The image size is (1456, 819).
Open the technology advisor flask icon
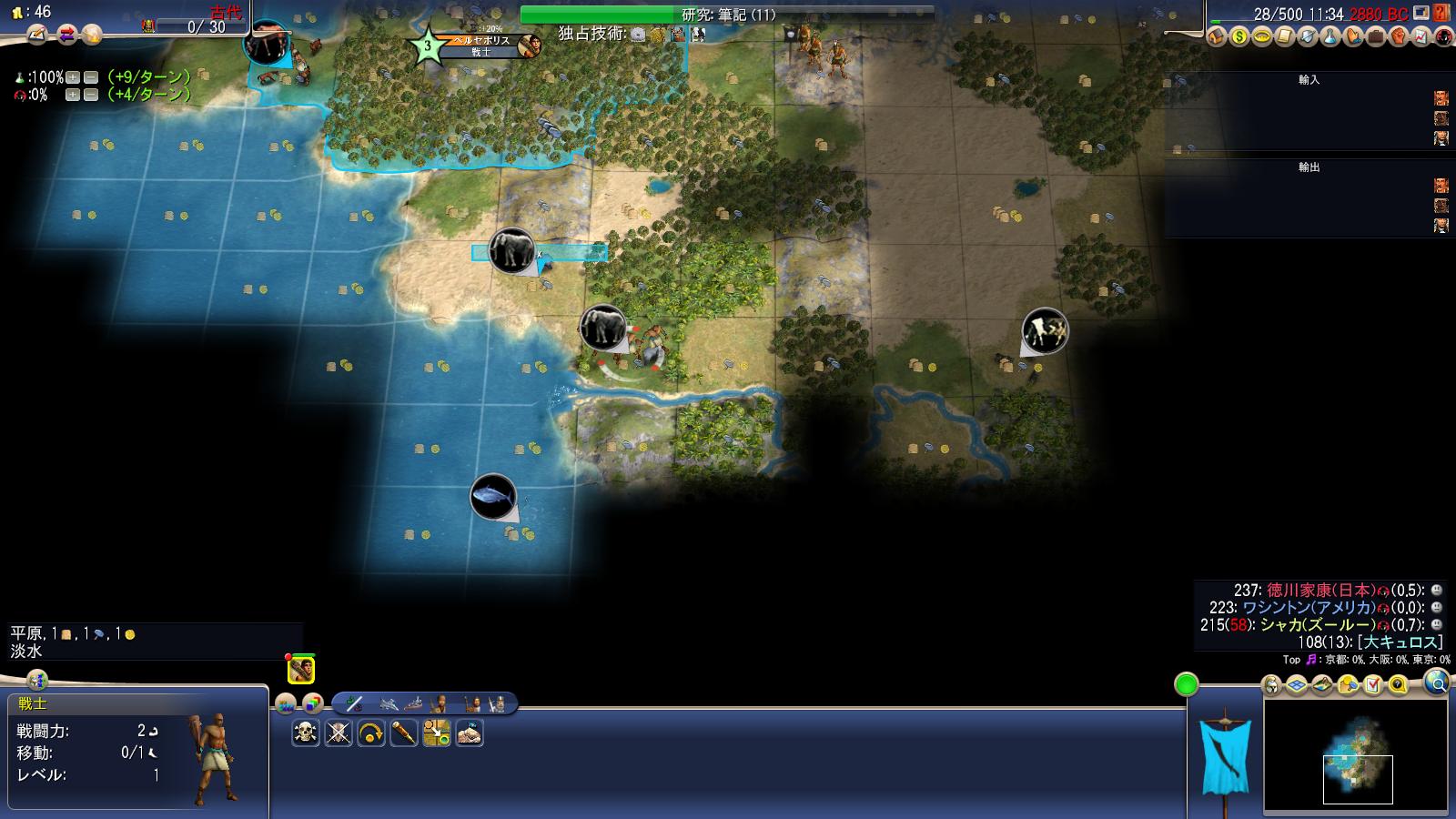point(1330,37)
